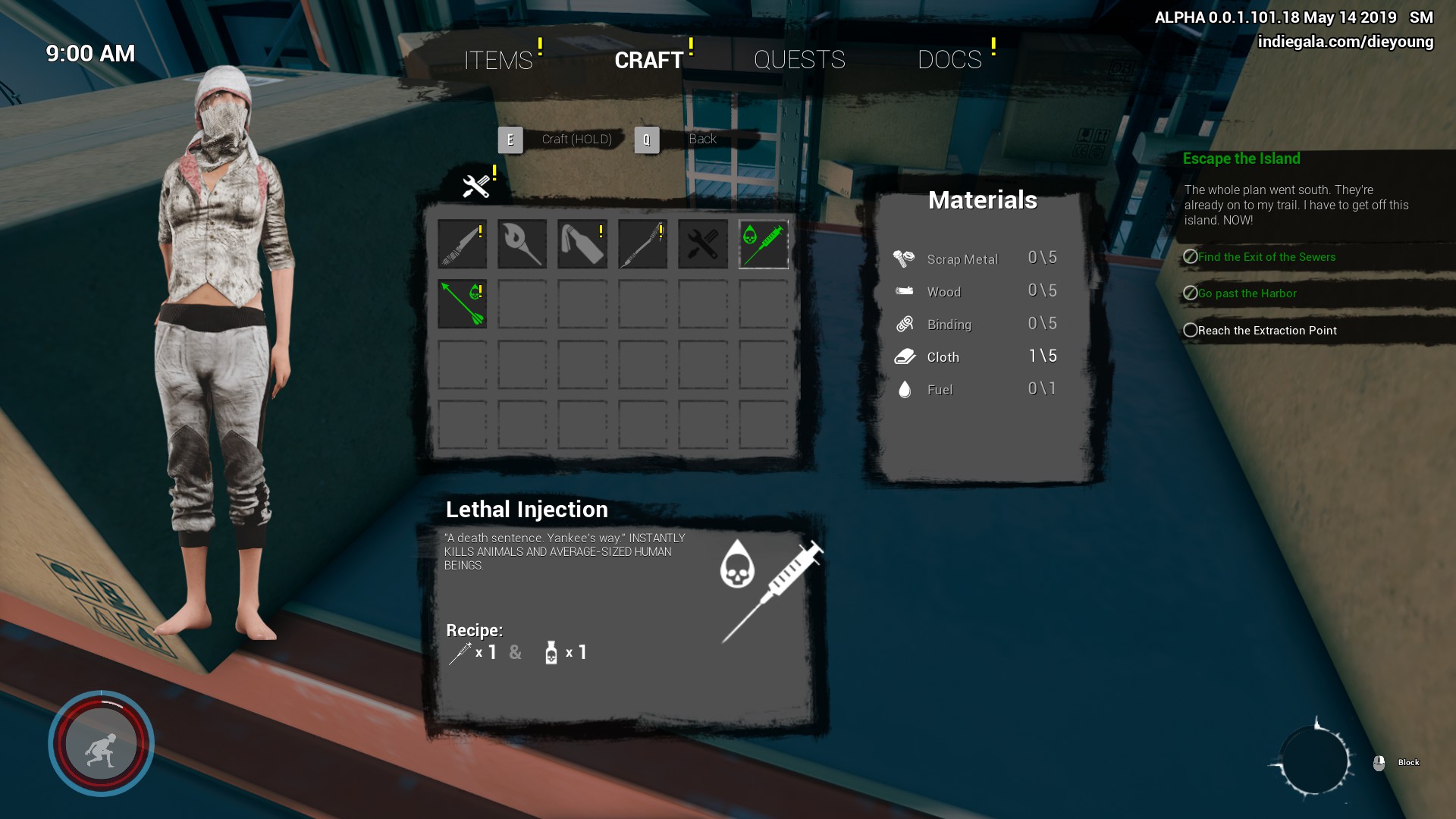Select the Scrap Metal material row

(975, 259)
